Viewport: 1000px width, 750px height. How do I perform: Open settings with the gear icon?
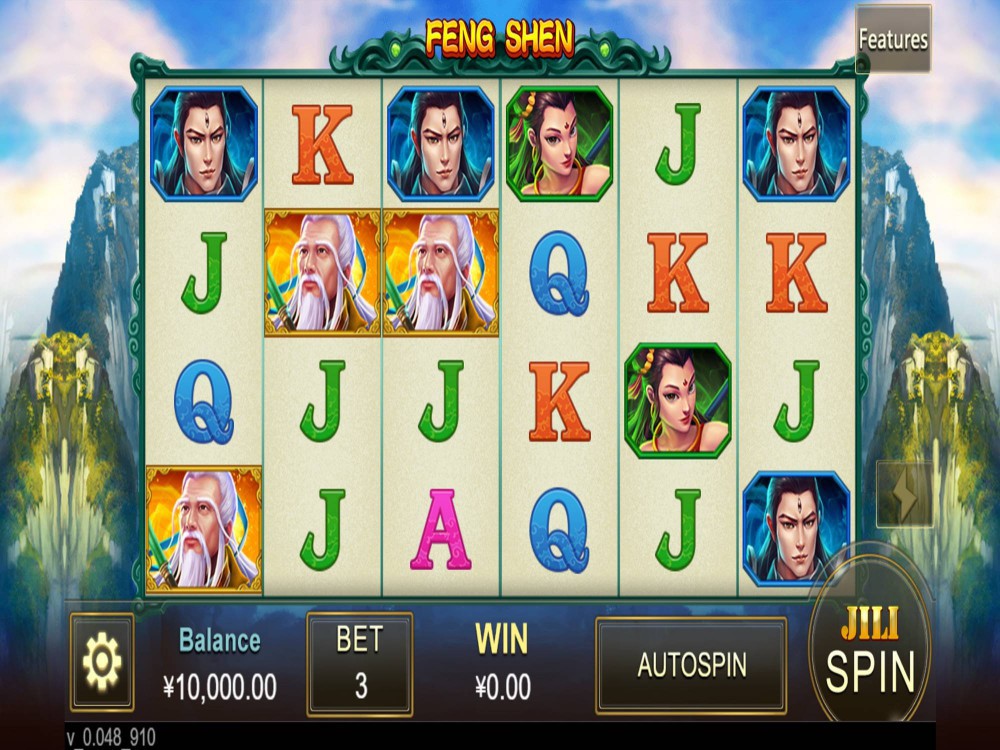[x=101, y=661]
